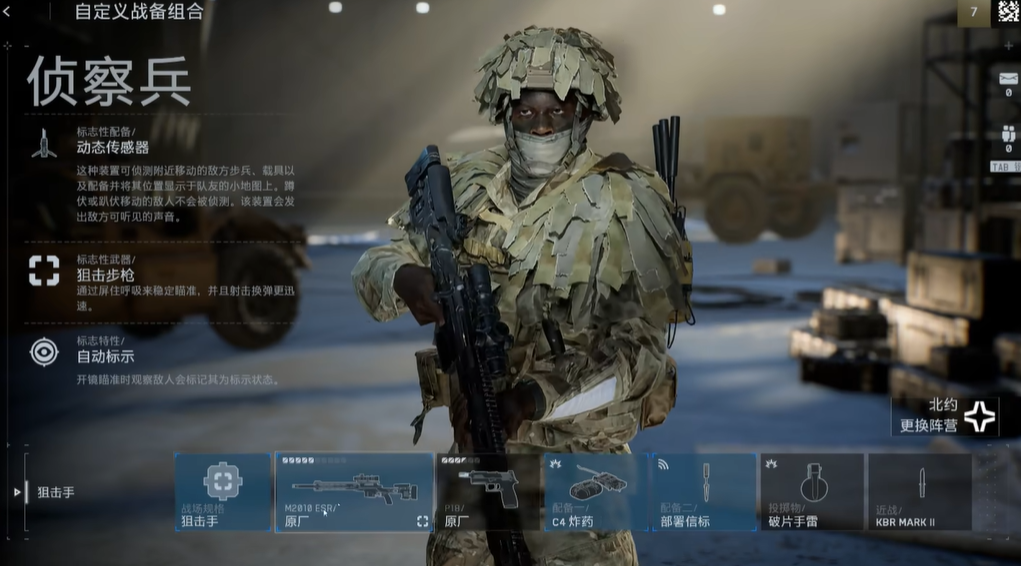Image resolution: width=1021 pixels, height=566 pixels.
Task: Choose the KBR MARK II melee slot
Action: click(919, 492)
